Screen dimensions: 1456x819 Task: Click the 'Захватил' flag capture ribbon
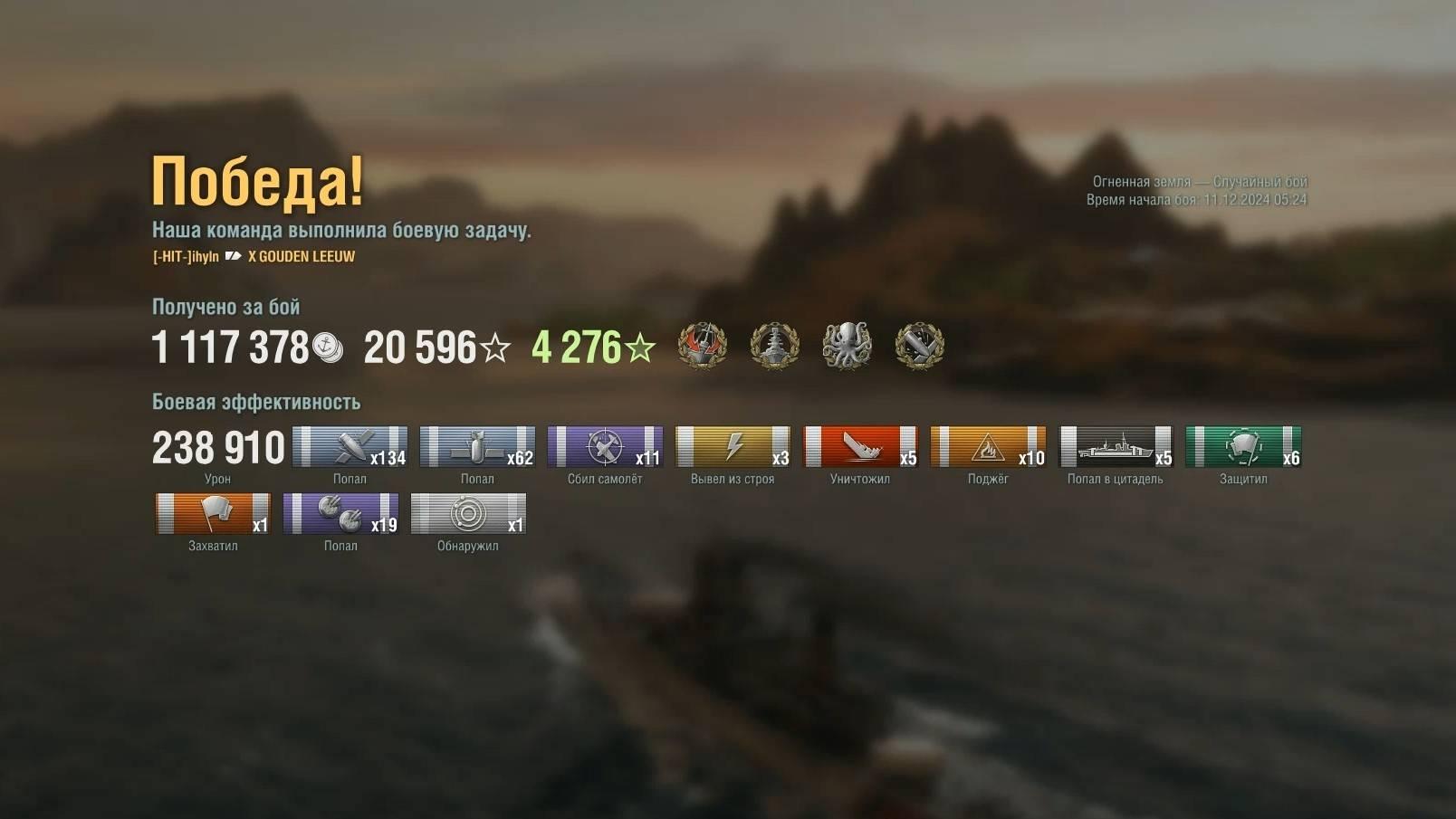tap(213, 514)
